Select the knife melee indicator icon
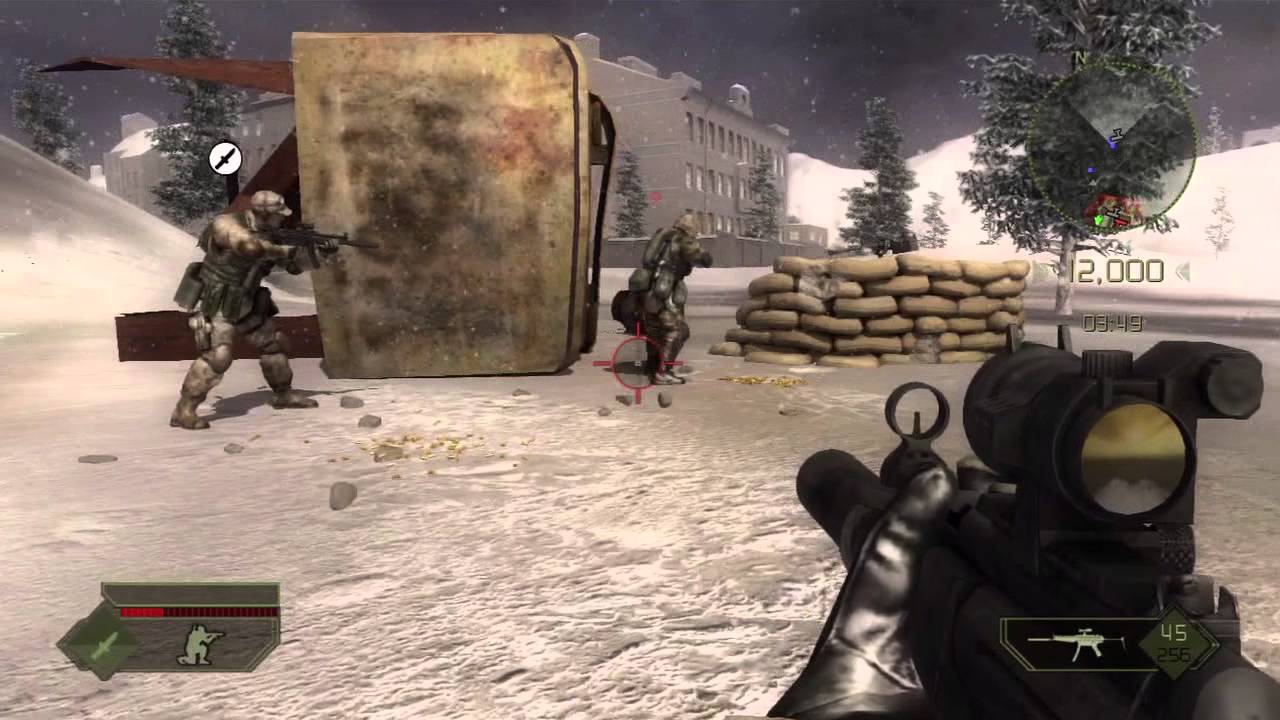The image size is (1280, 720). pos(225,158)
